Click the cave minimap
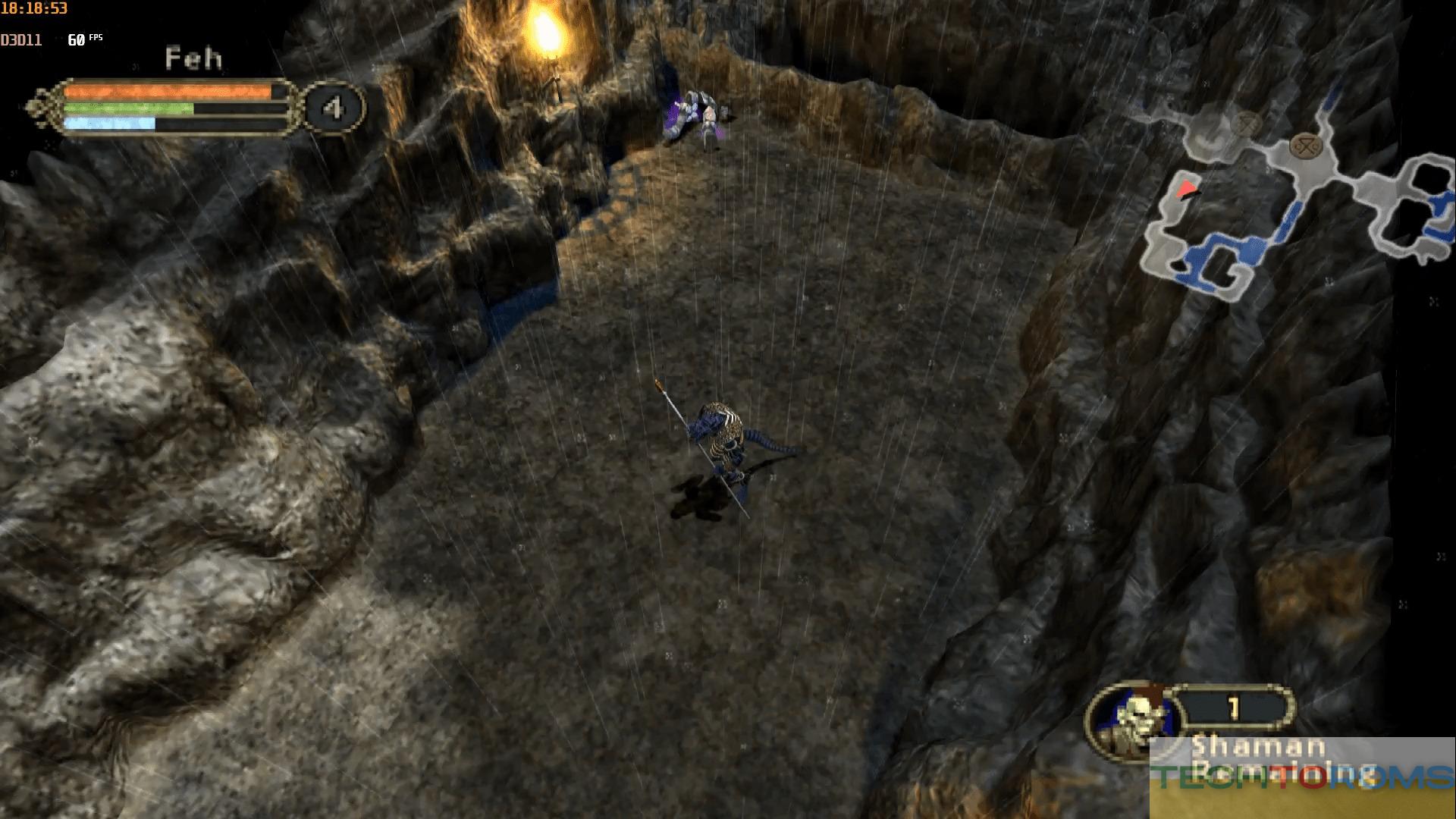 (1297, 197)
